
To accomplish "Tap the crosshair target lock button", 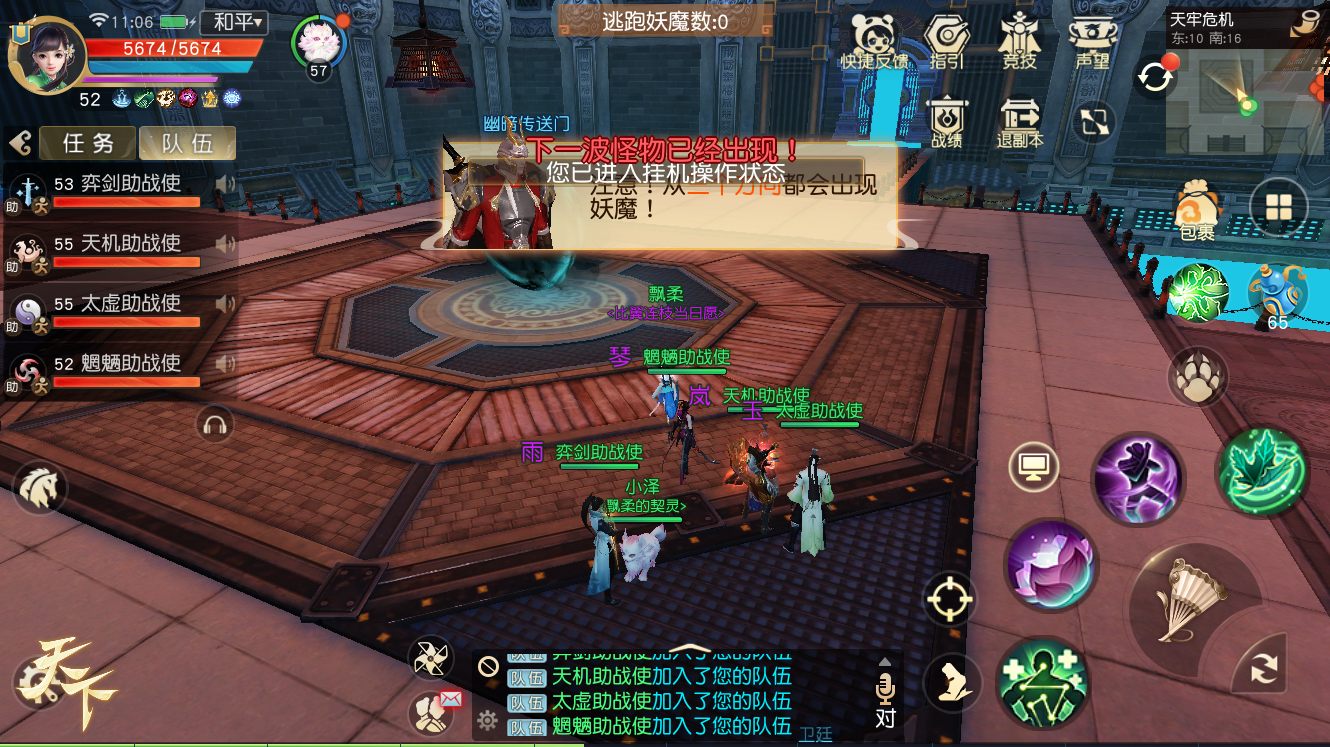I will (949, 599).
